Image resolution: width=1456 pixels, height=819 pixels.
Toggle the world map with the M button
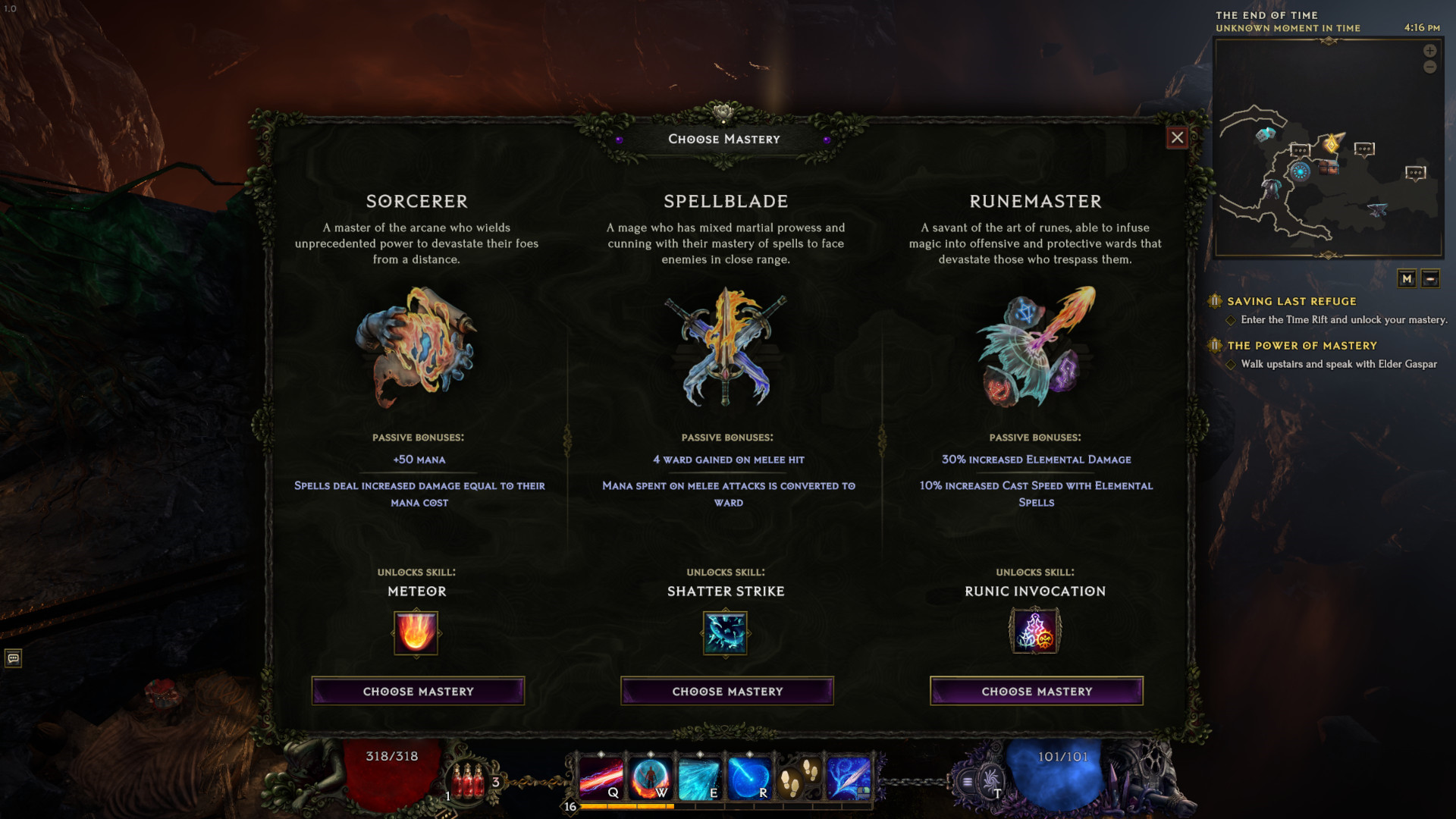pyautogui.click(x=1408, y=279)
